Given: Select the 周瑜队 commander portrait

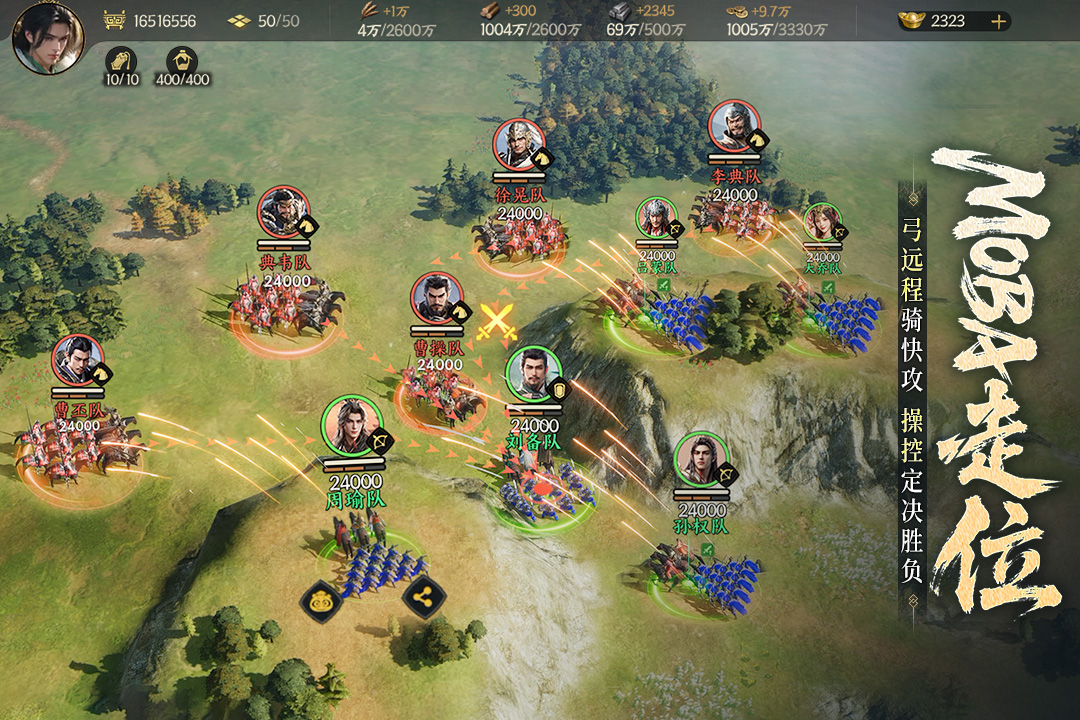Looking at the screenshot, I should [351, 426].
